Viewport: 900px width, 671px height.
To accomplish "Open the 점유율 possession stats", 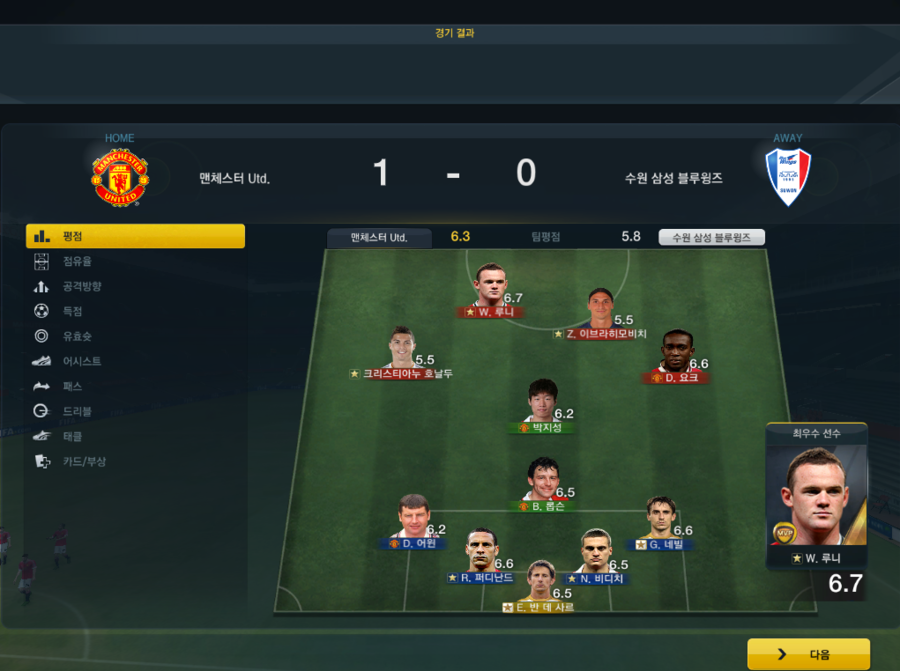I will coord(77,261).
